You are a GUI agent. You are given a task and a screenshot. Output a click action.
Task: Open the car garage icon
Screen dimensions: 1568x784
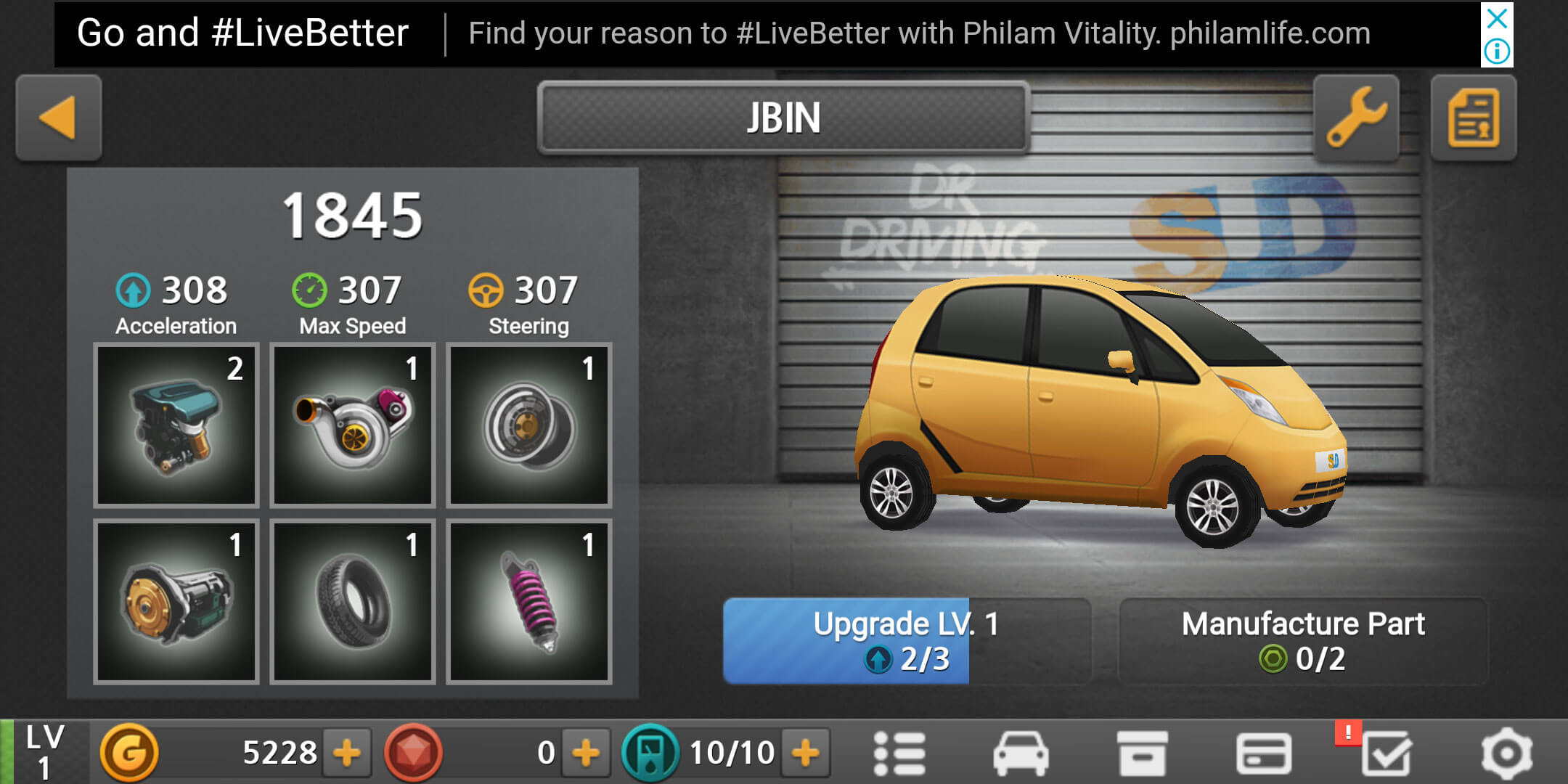[x=1021, y=753]
